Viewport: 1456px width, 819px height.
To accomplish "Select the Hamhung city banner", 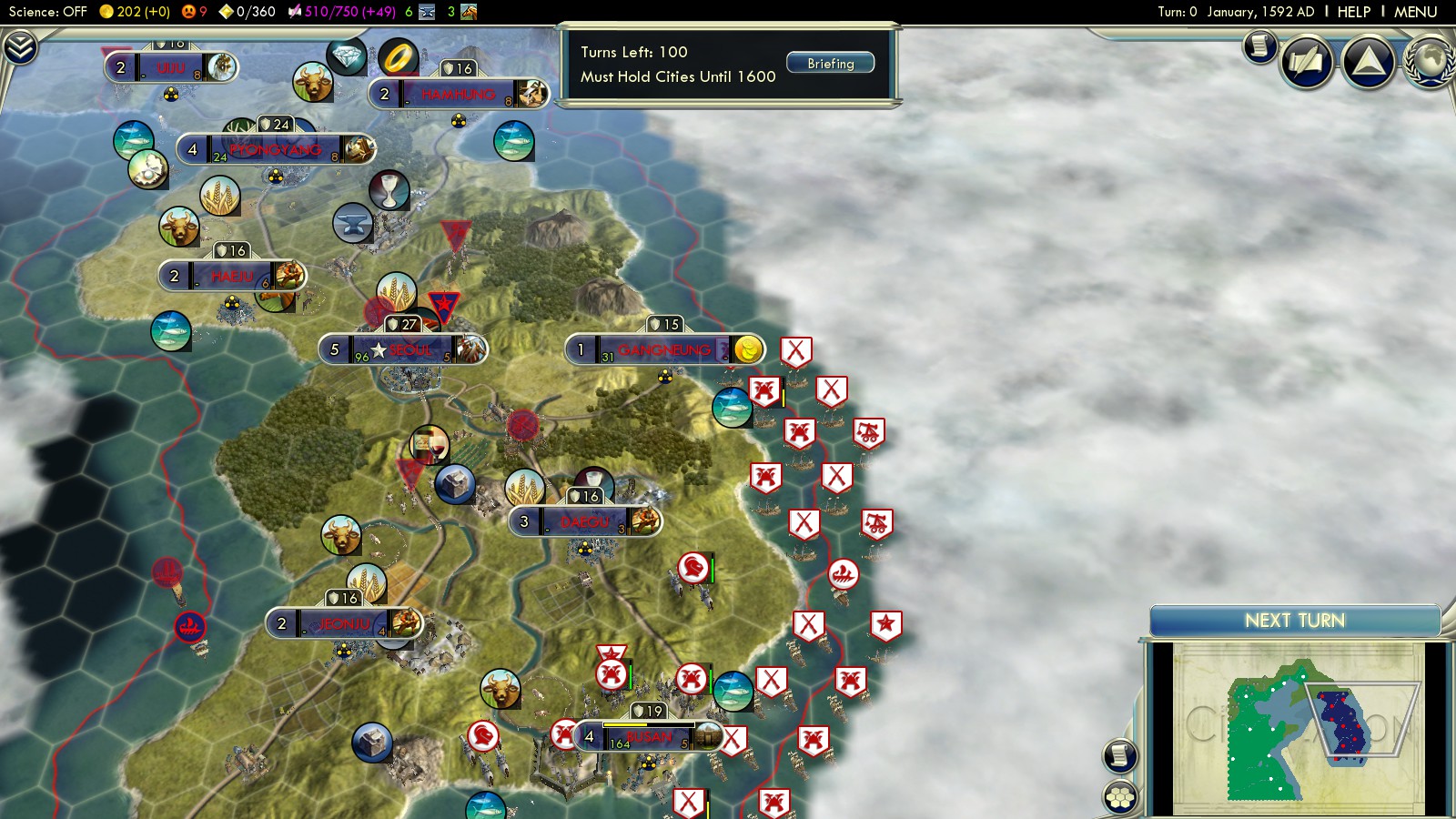I will pos(458,94).
